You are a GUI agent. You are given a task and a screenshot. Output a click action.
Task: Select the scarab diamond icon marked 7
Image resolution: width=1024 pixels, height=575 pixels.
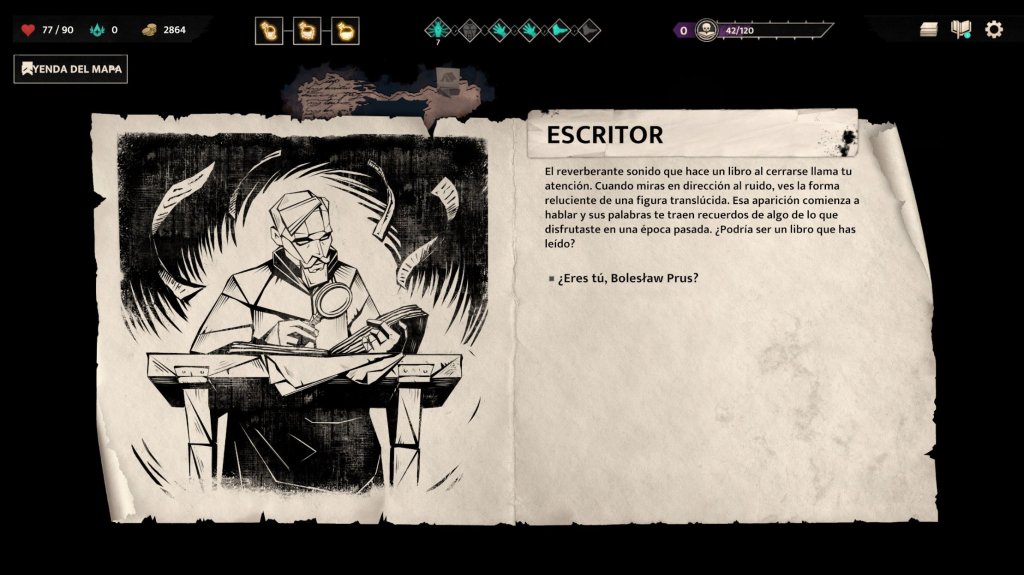coord(437,29)
